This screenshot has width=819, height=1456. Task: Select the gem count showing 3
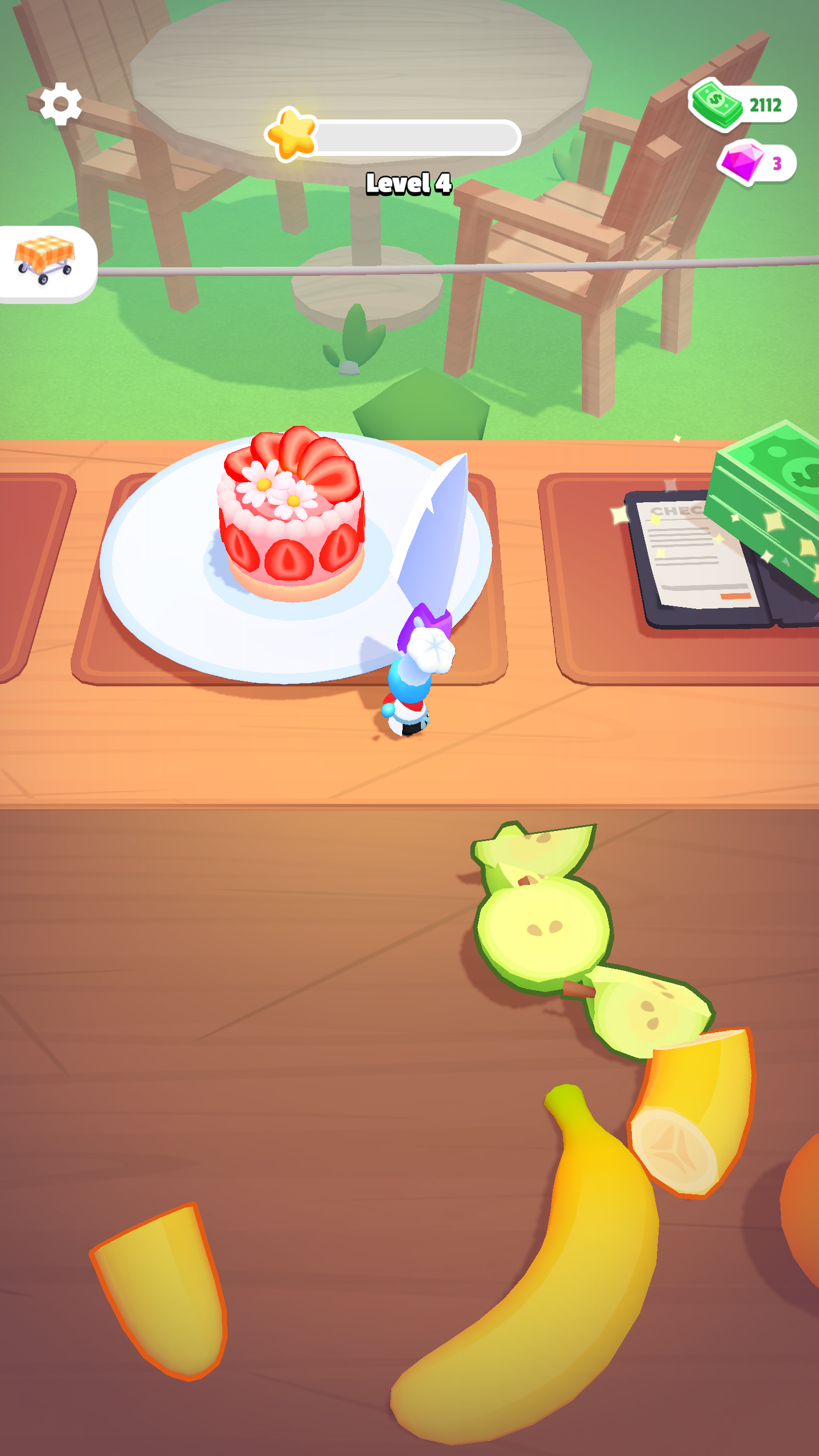[778, 164]
